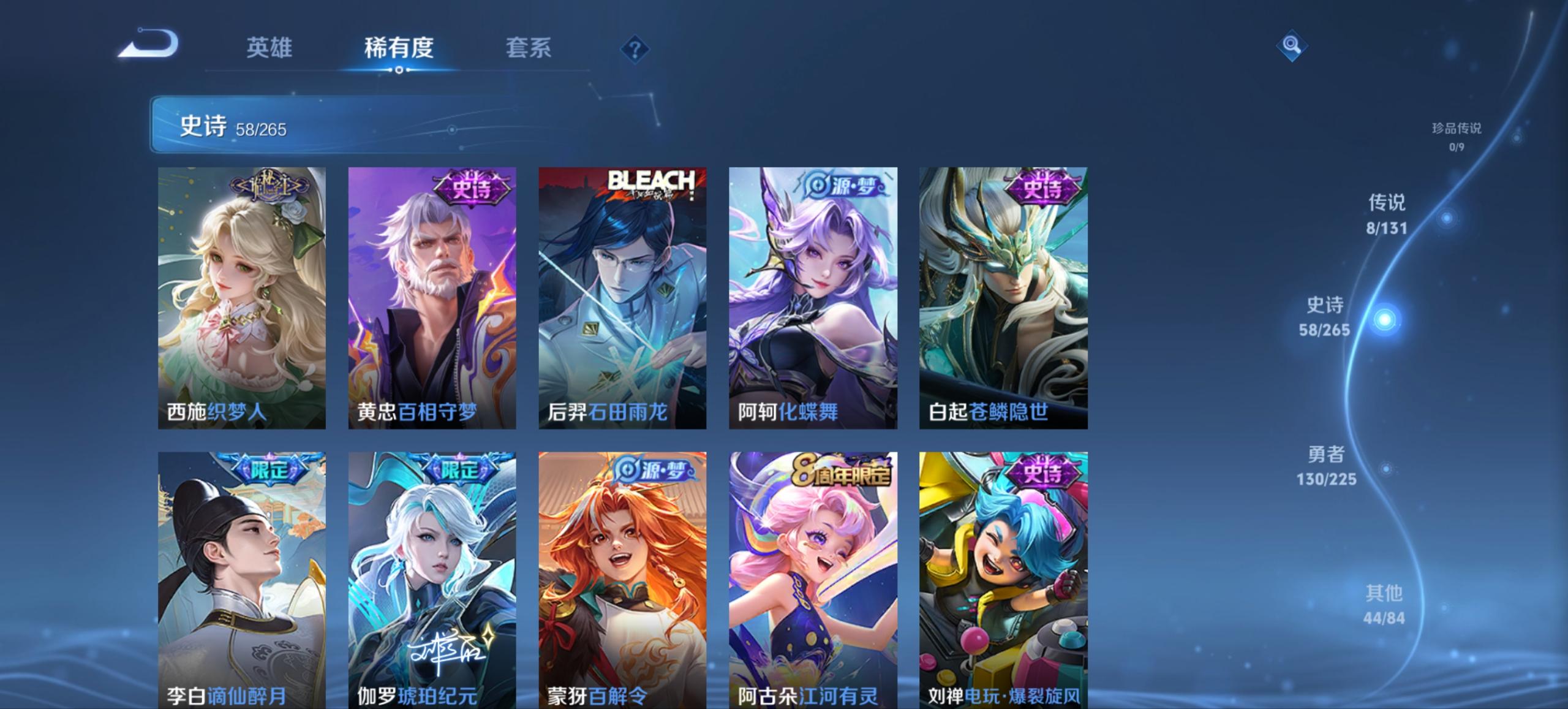This screenshot has width=1568, height=709.
Task: Click the question mark help icon
Action: tap(634, 49)
